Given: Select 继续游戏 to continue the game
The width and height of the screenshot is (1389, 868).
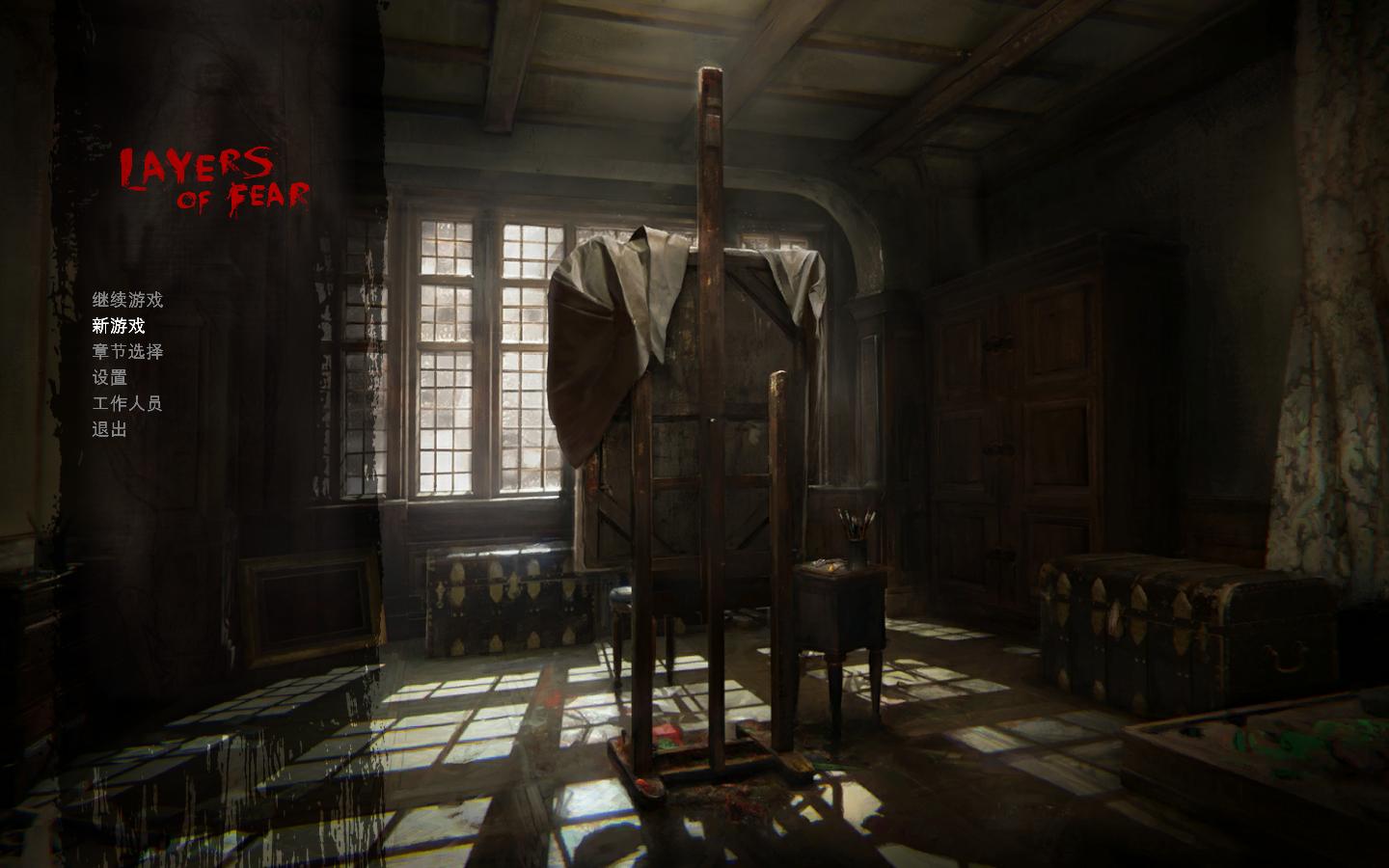Looking at the screenshot, I should pos(127,300).
